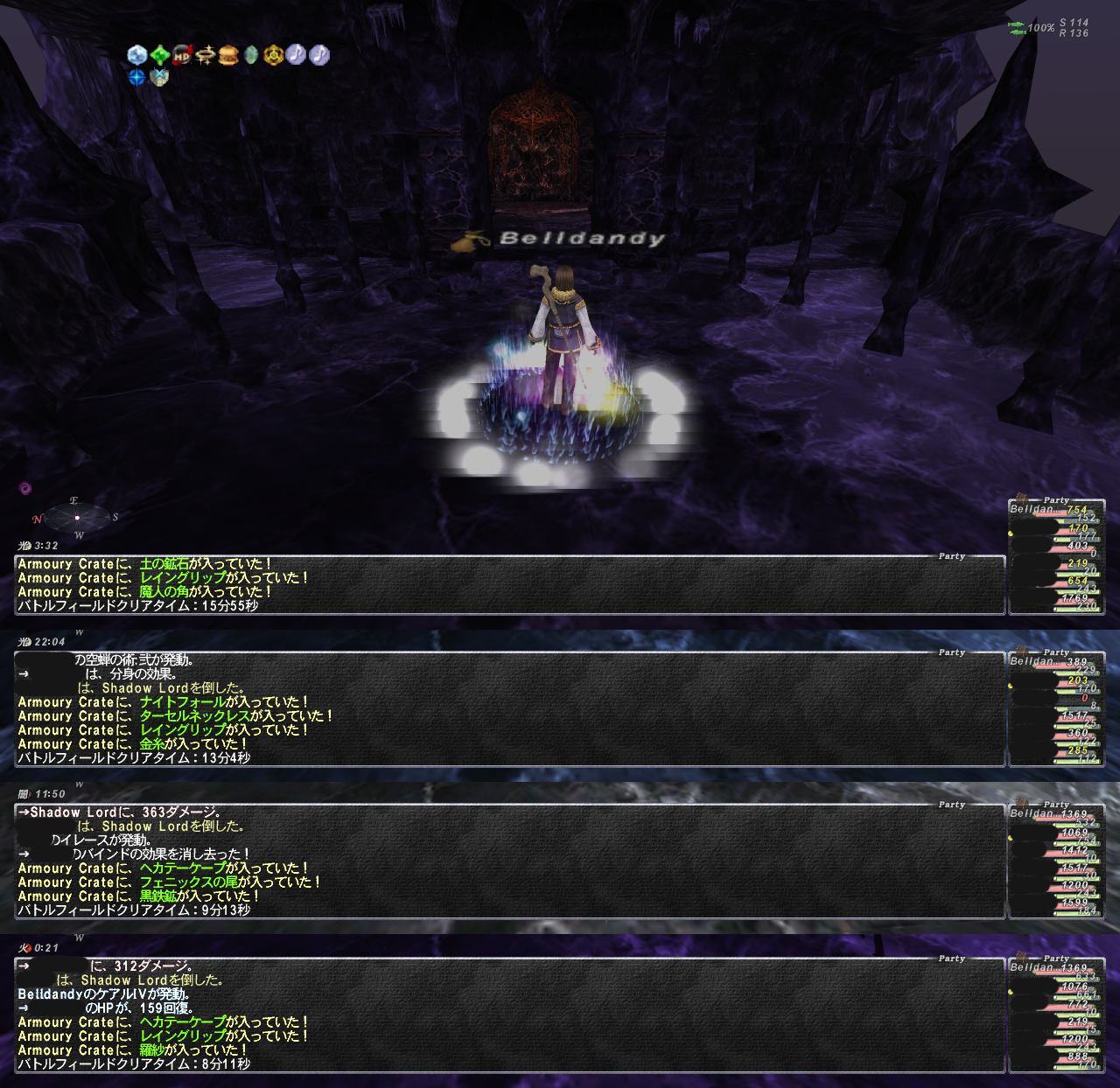Click the green four-pointed star buff icon
Screen dimensions: 1120x1088
tap(160, 55)
